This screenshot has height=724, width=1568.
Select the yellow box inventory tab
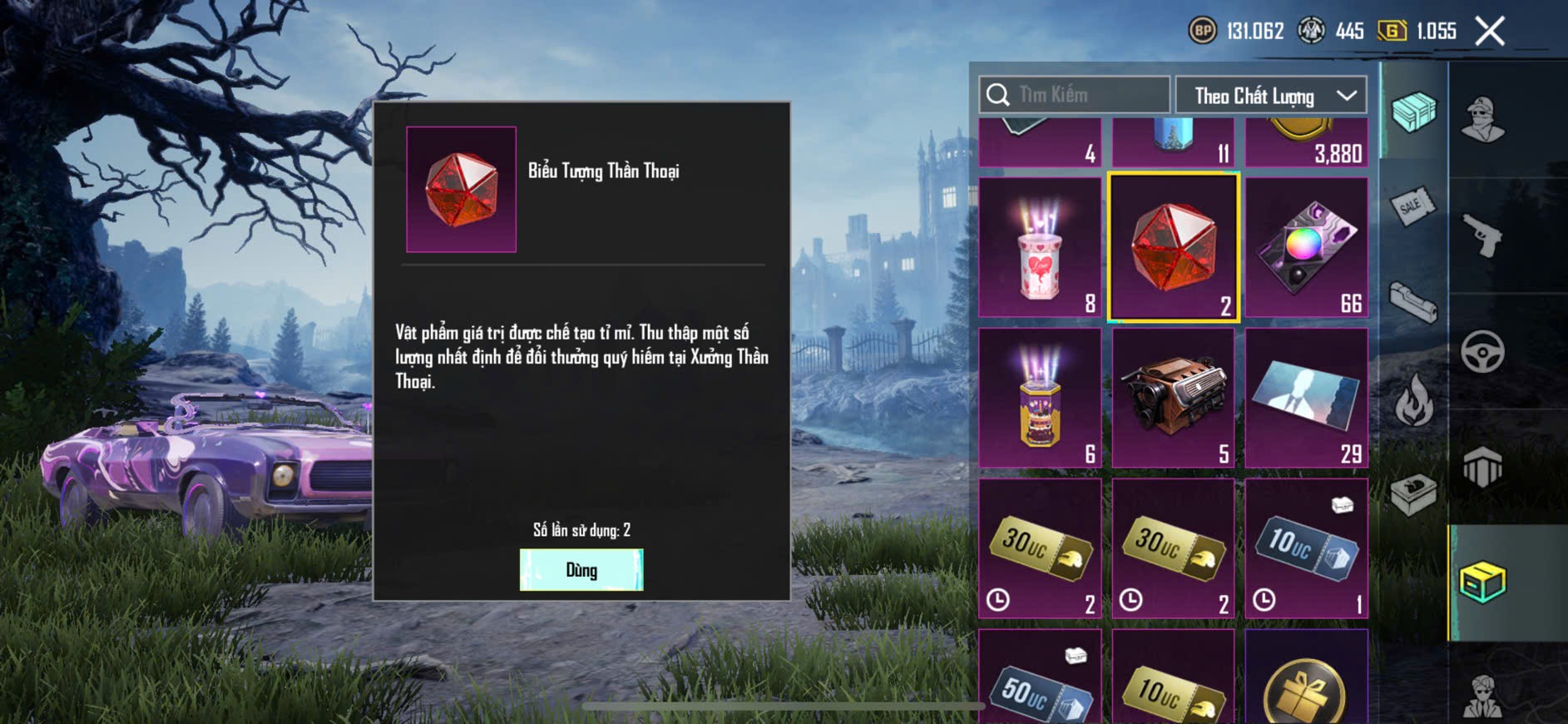[1482, 583]
